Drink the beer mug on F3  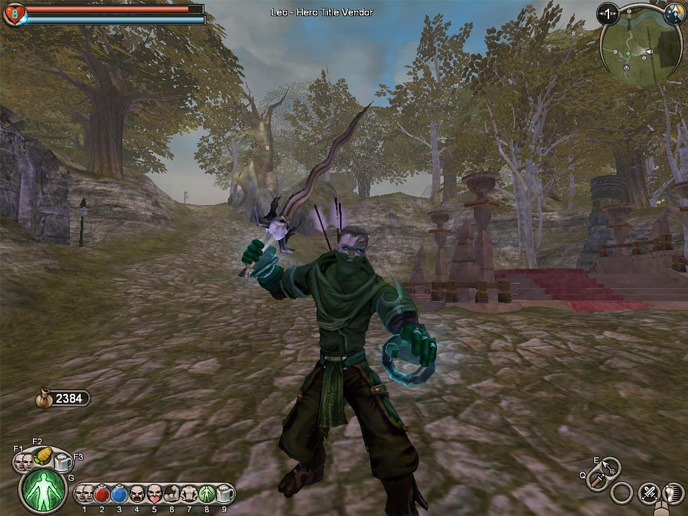pos(63,462)
